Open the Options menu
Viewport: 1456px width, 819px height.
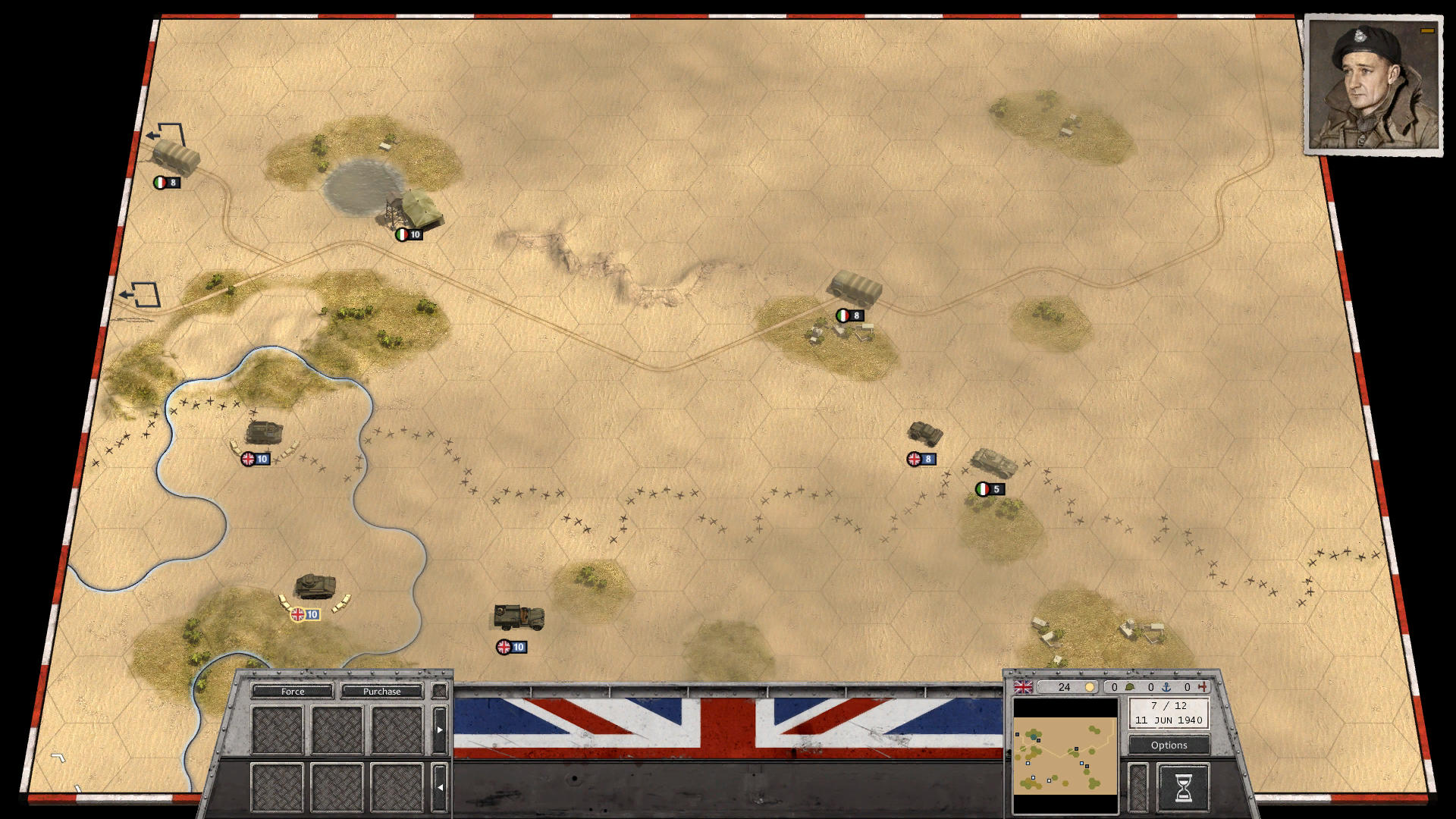[1168, 745]
